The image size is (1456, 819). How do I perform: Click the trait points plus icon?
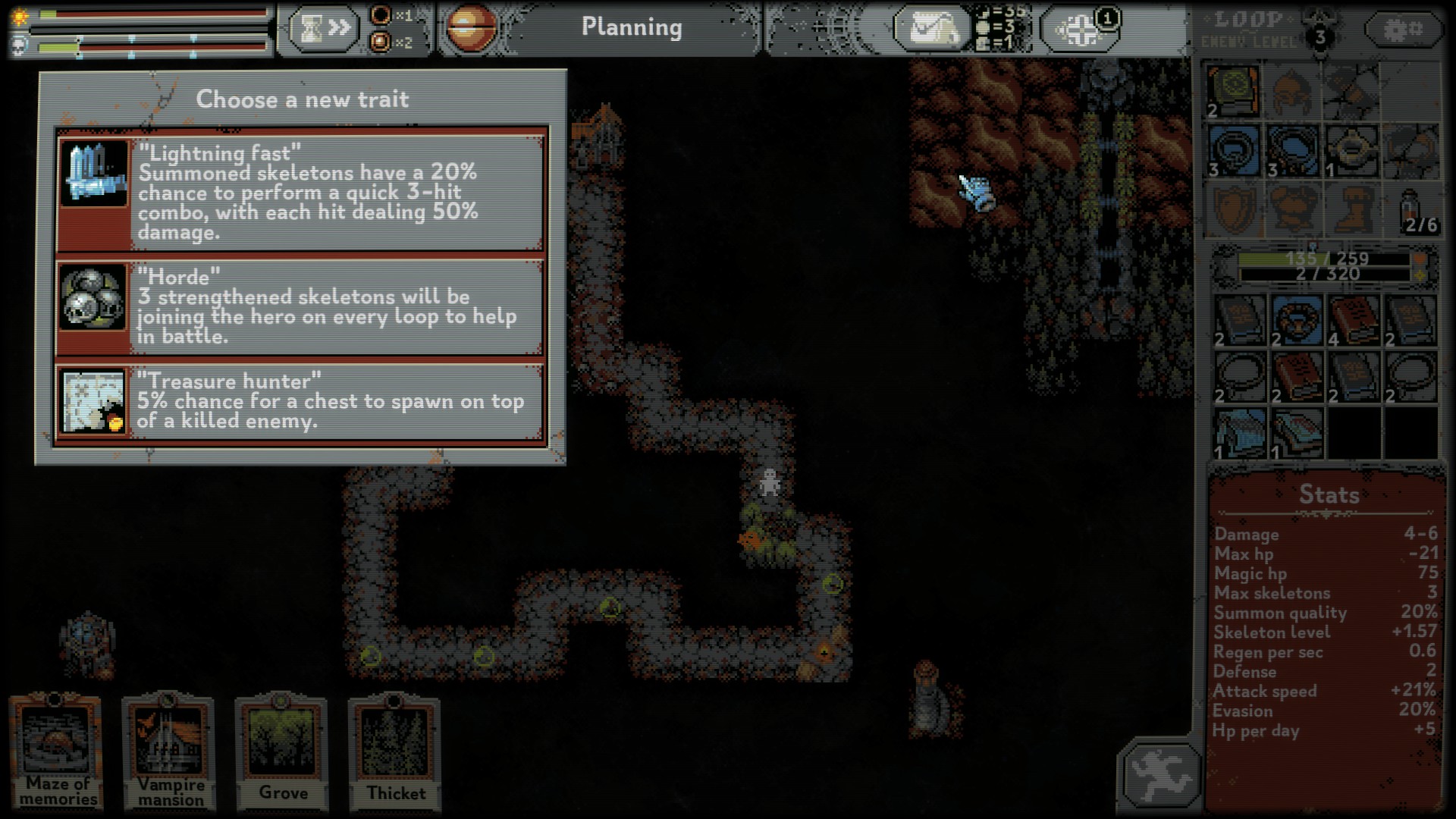click(1081, 30)
